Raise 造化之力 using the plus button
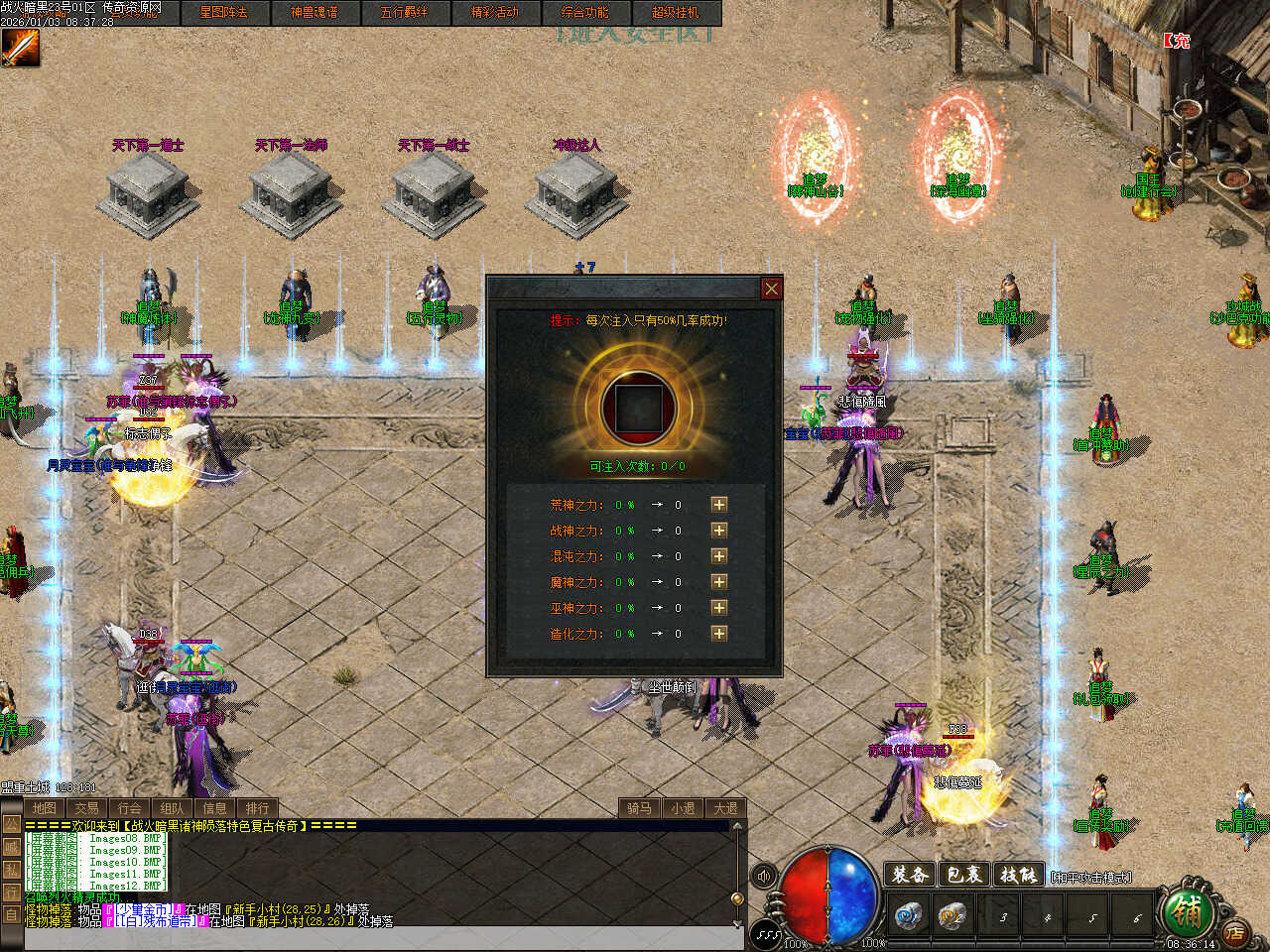Screen dimensions: 1270x952 [x=719, y=634]
